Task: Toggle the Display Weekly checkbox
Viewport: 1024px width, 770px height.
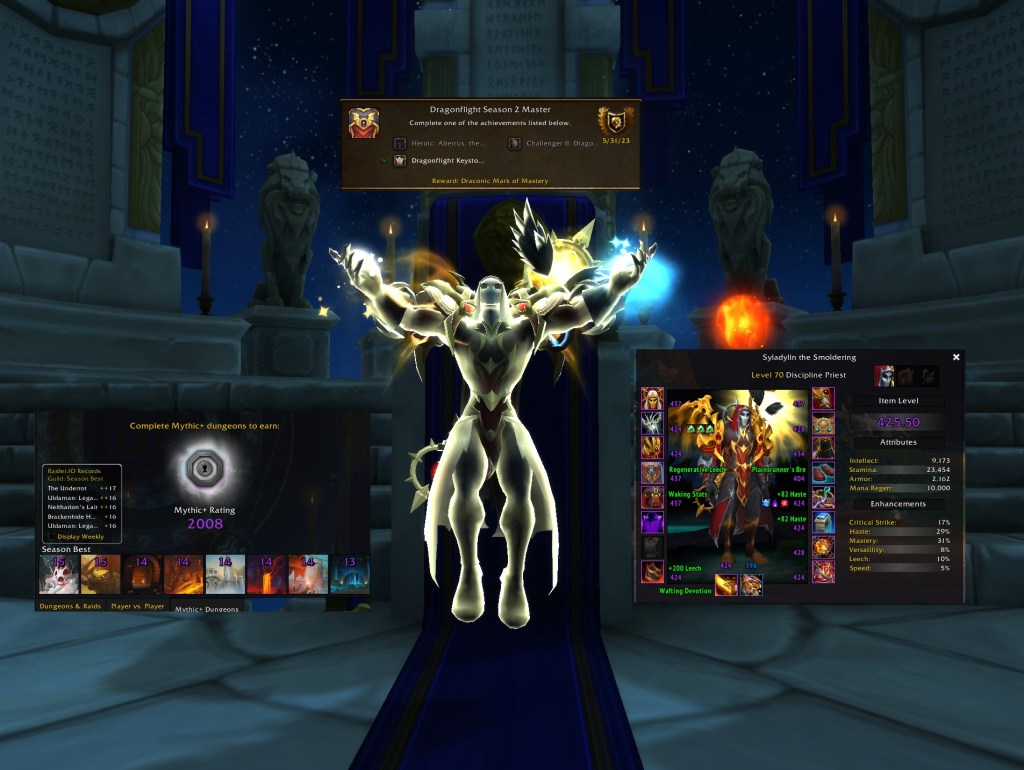Action: (52, 536)
